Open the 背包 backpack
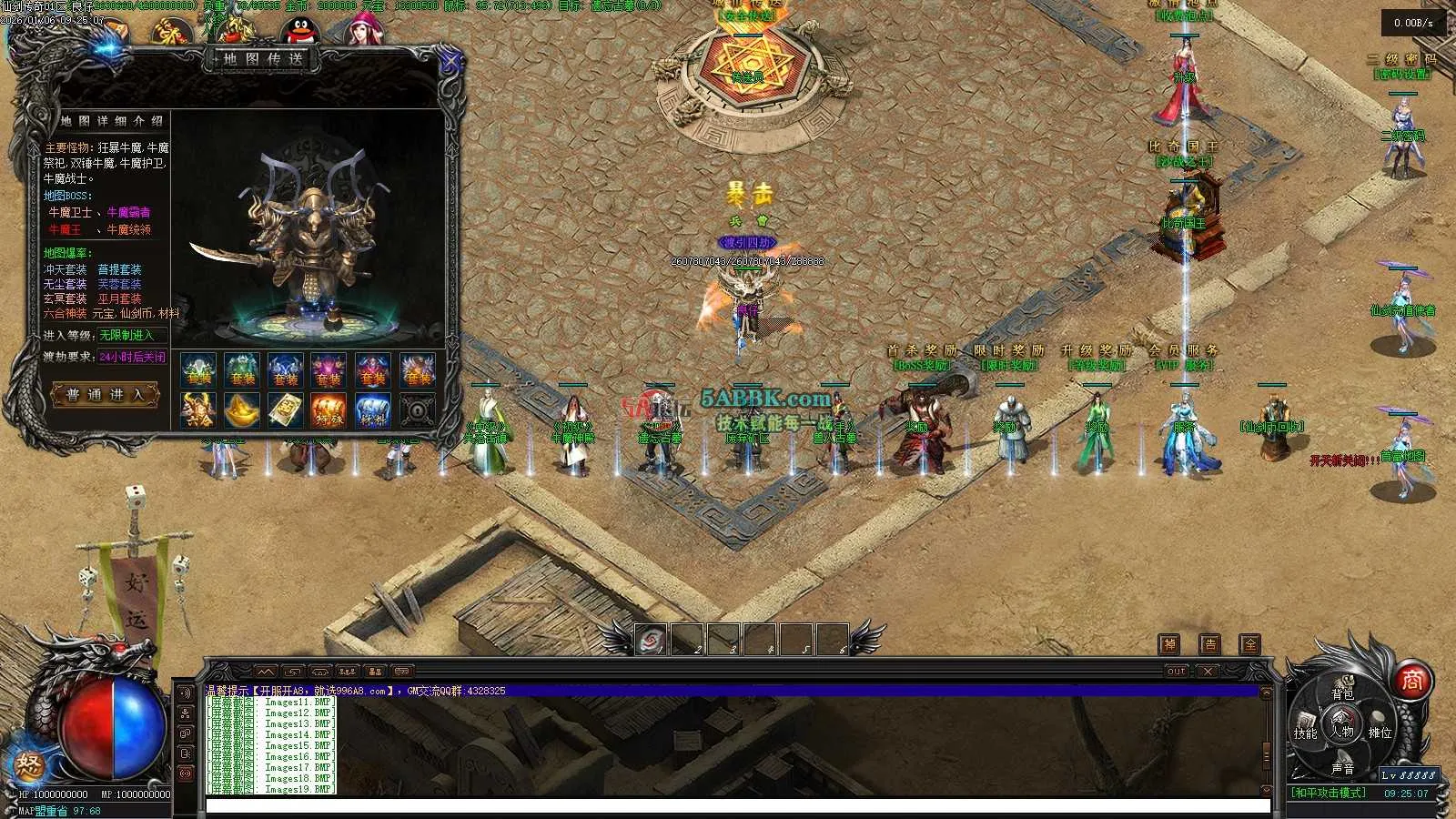Screen dimensions: 1456x819 (x=1342, y=693)
